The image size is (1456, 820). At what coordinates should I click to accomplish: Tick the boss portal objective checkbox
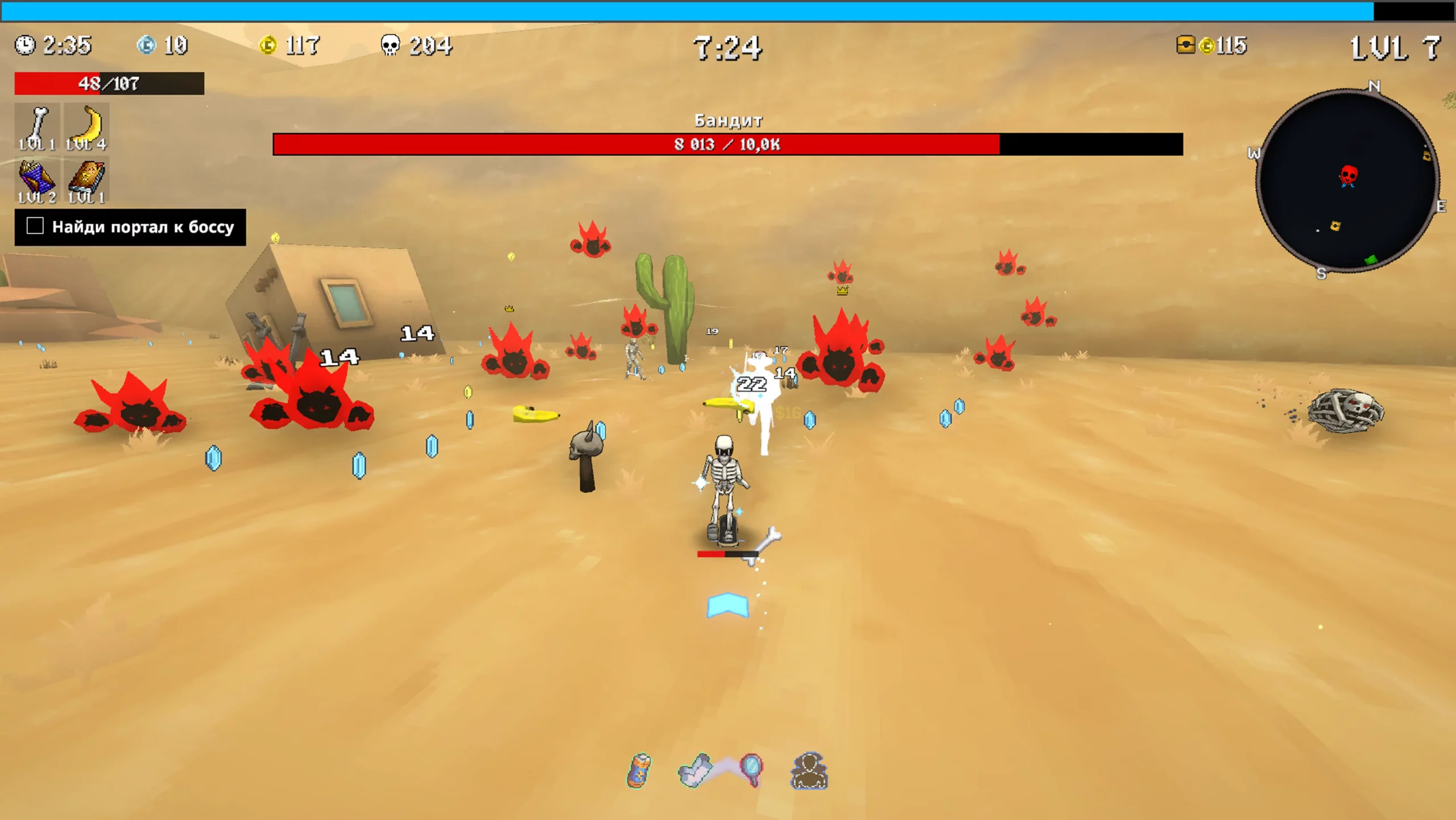[35, 226]
